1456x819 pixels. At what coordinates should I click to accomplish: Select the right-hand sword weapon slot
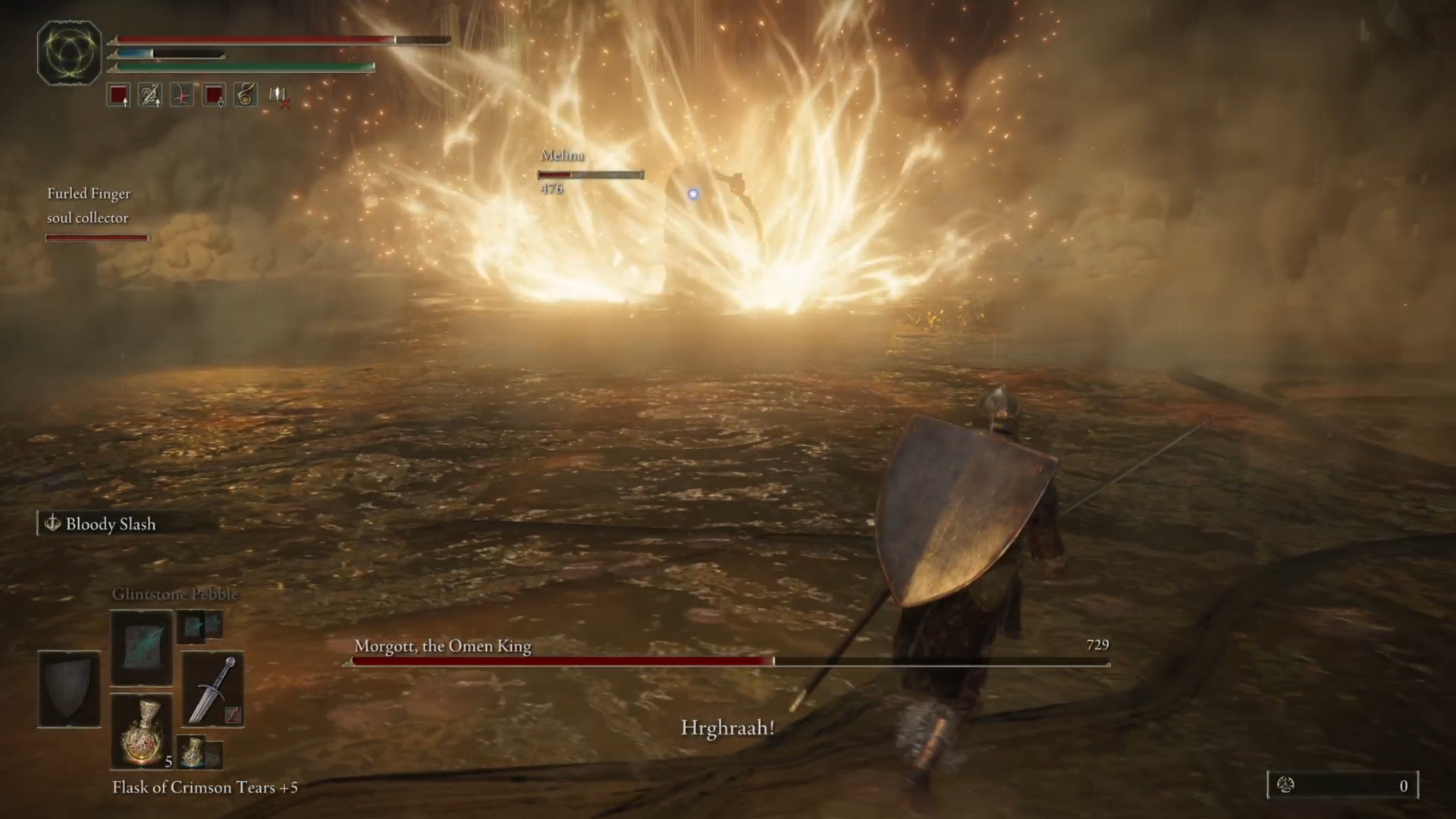click(x=213, y=689)
